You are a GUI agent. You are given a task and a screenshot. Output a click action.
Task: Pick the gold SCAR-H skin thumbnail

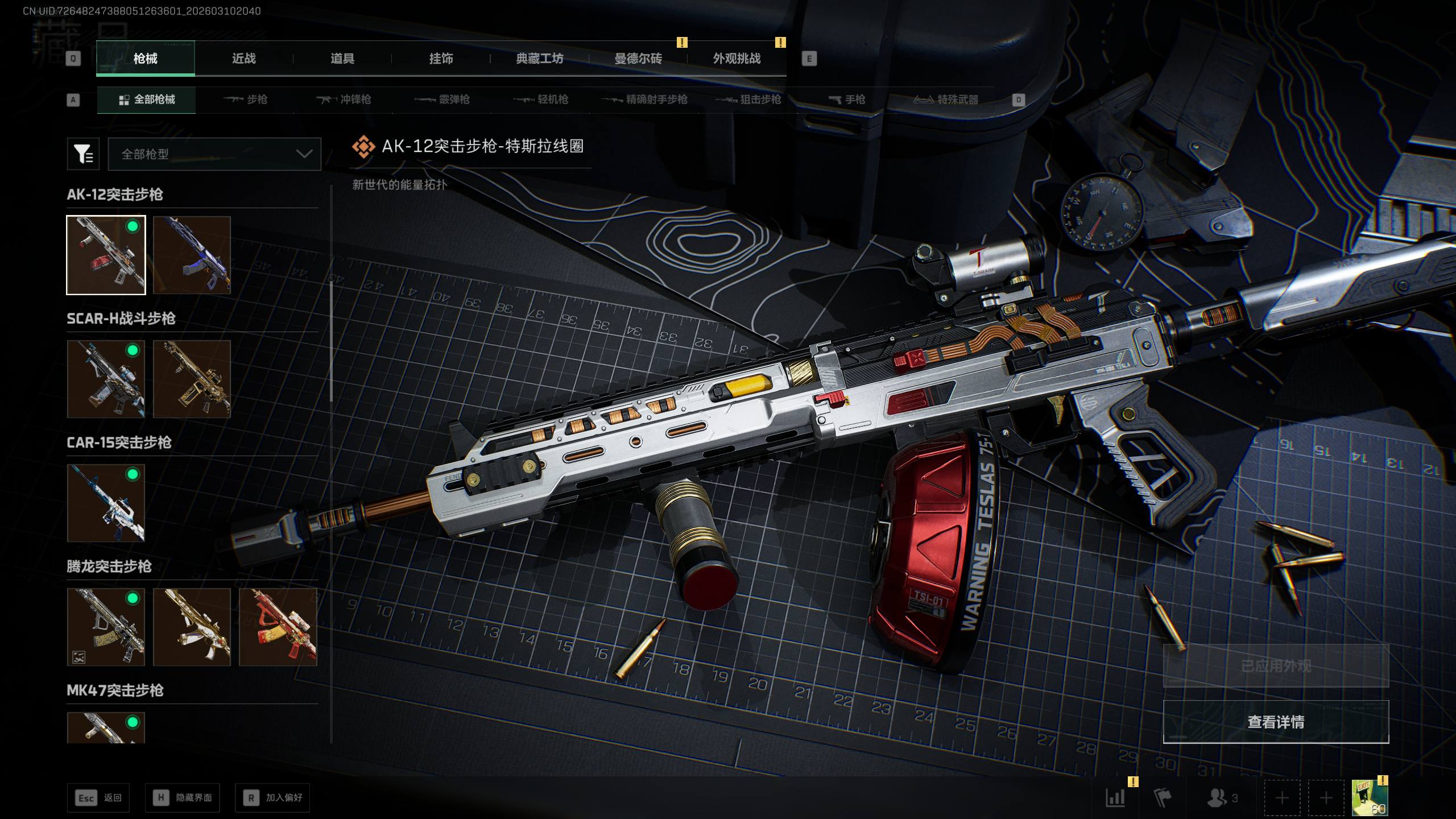(192, 379)
